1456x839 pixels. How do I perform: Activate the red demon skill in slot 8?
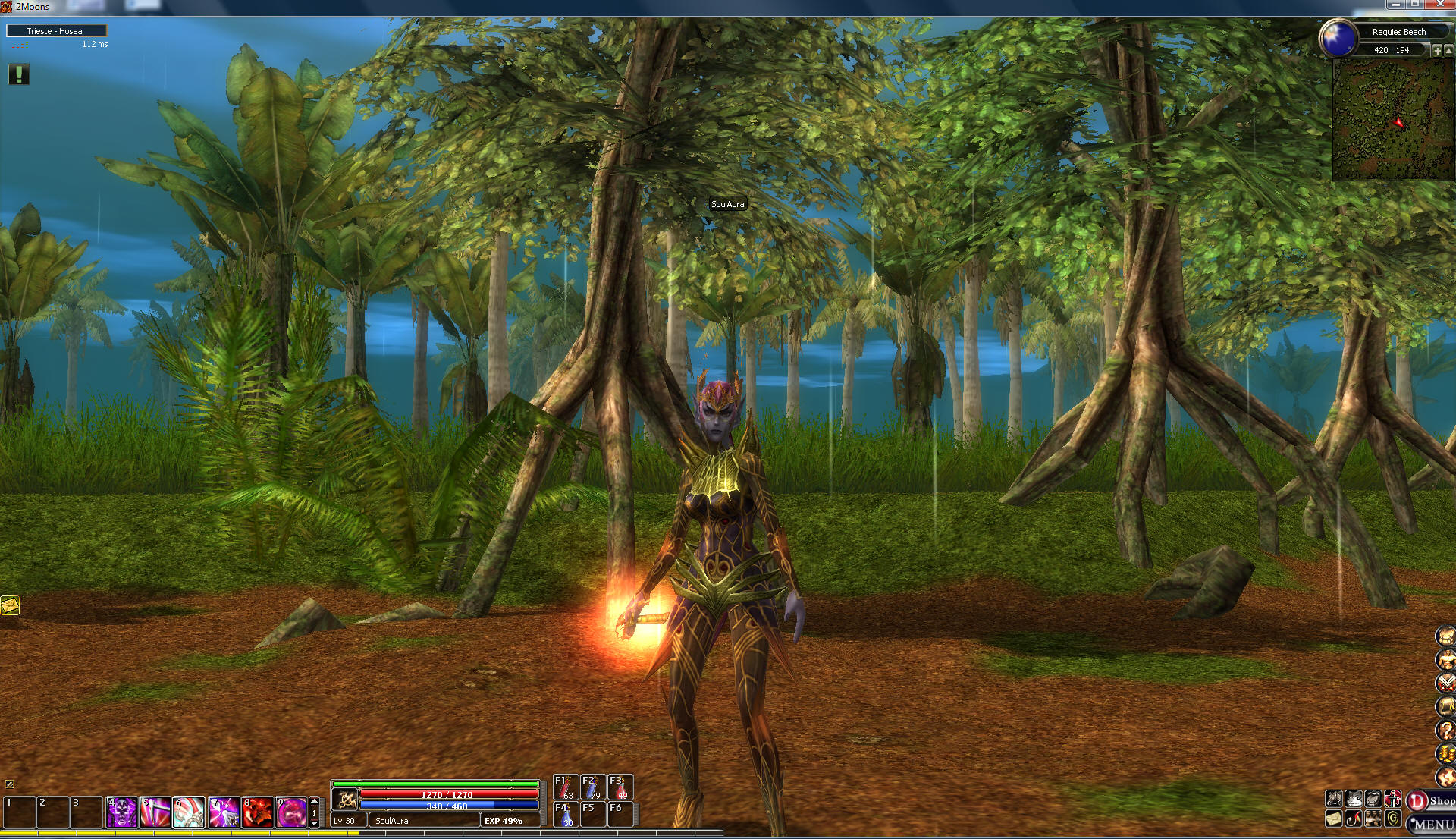(x=257, y=812)
